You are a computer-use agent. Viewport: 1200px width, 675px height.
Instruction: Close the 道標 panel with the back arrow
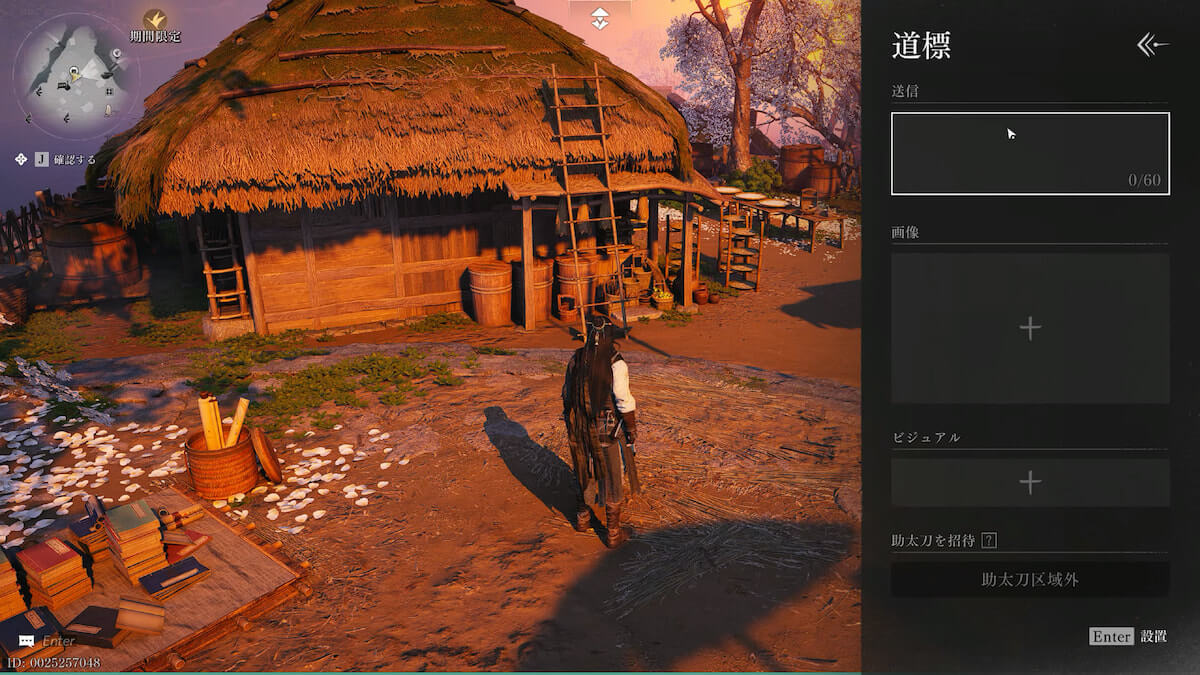(x=1152, y=44)
